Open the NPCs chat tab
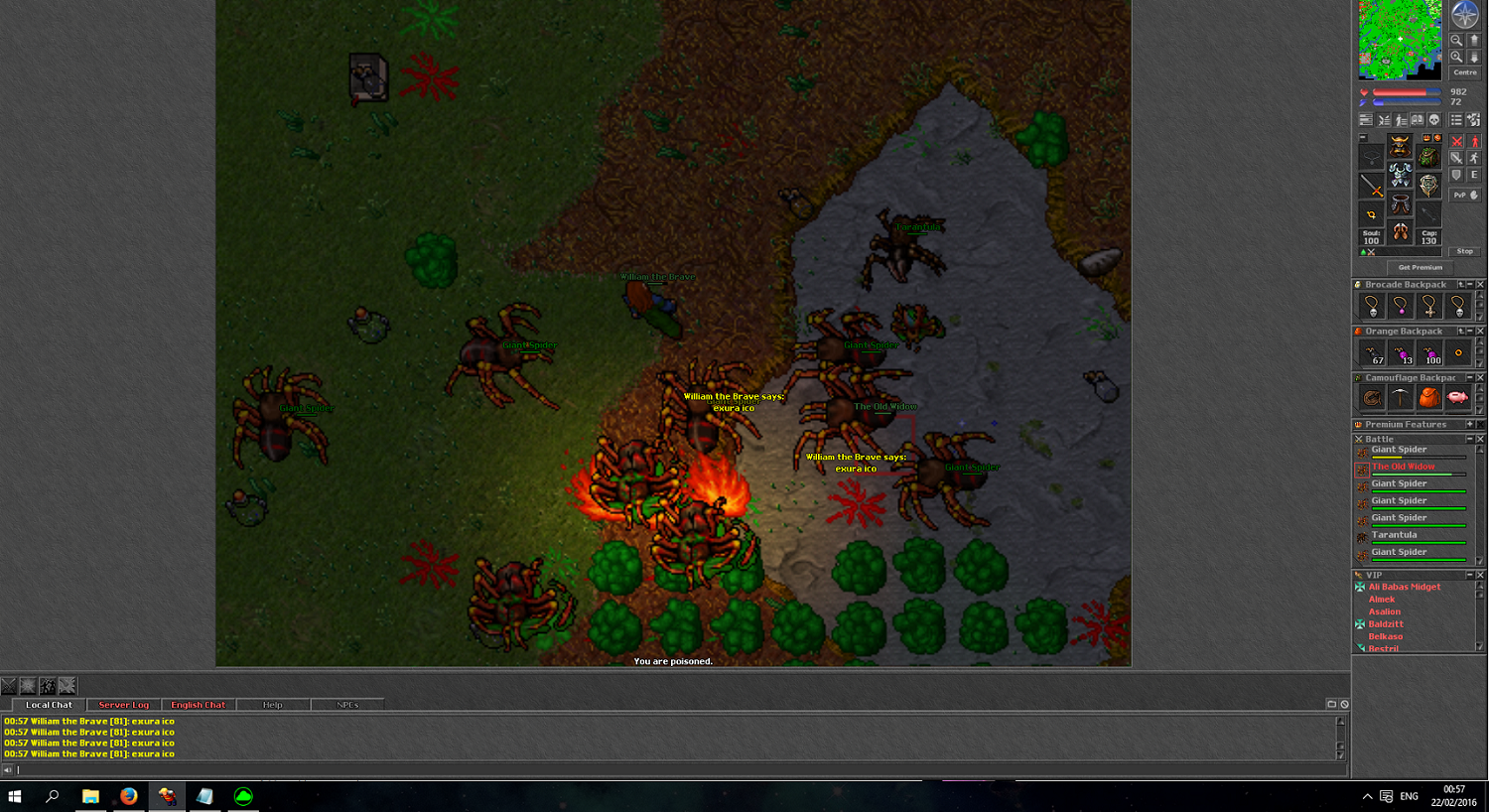 (347, 705)
